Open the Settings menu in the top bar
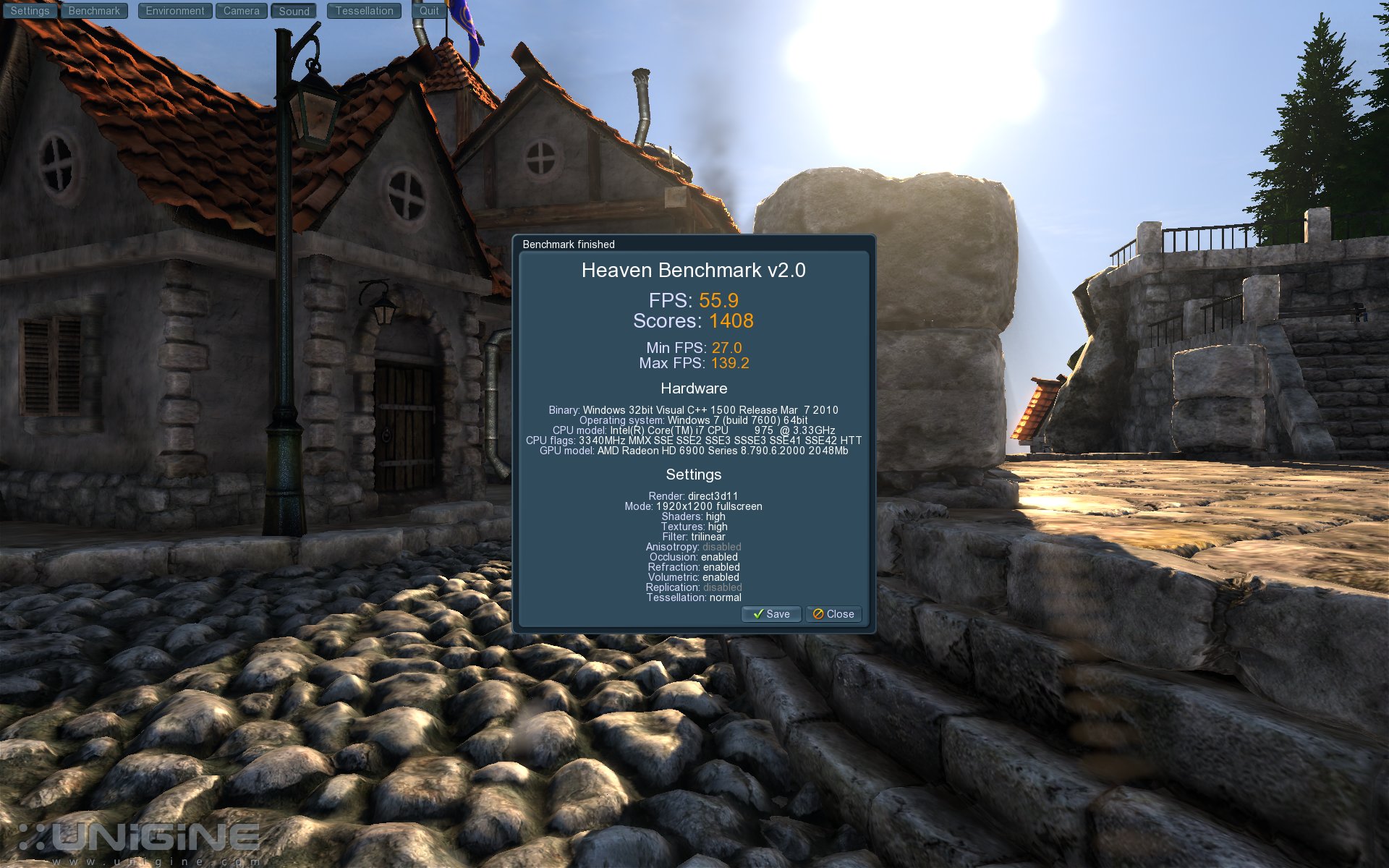The height and width of the screenshot is (868, 1389). (x=30, y=11)
